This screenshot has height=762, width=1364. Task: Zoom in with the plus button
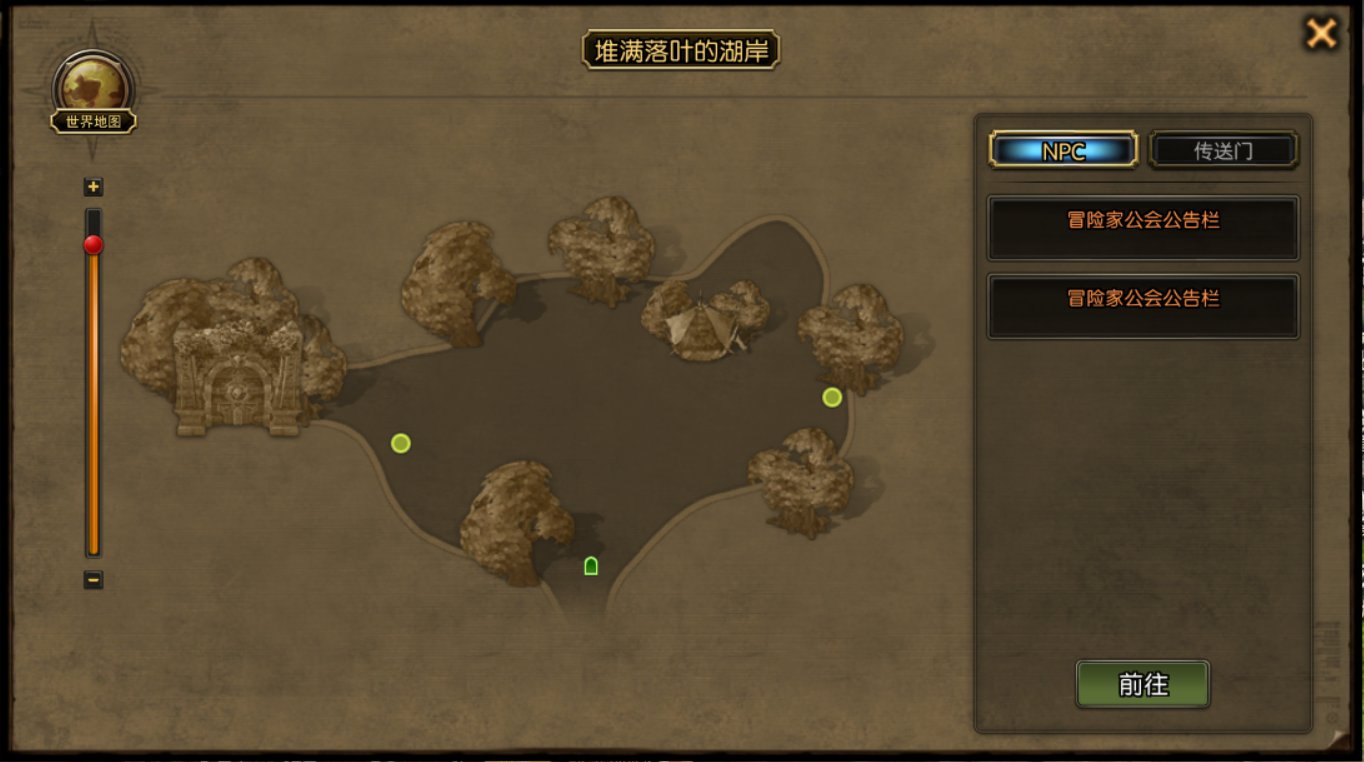(x=93, y=187)
